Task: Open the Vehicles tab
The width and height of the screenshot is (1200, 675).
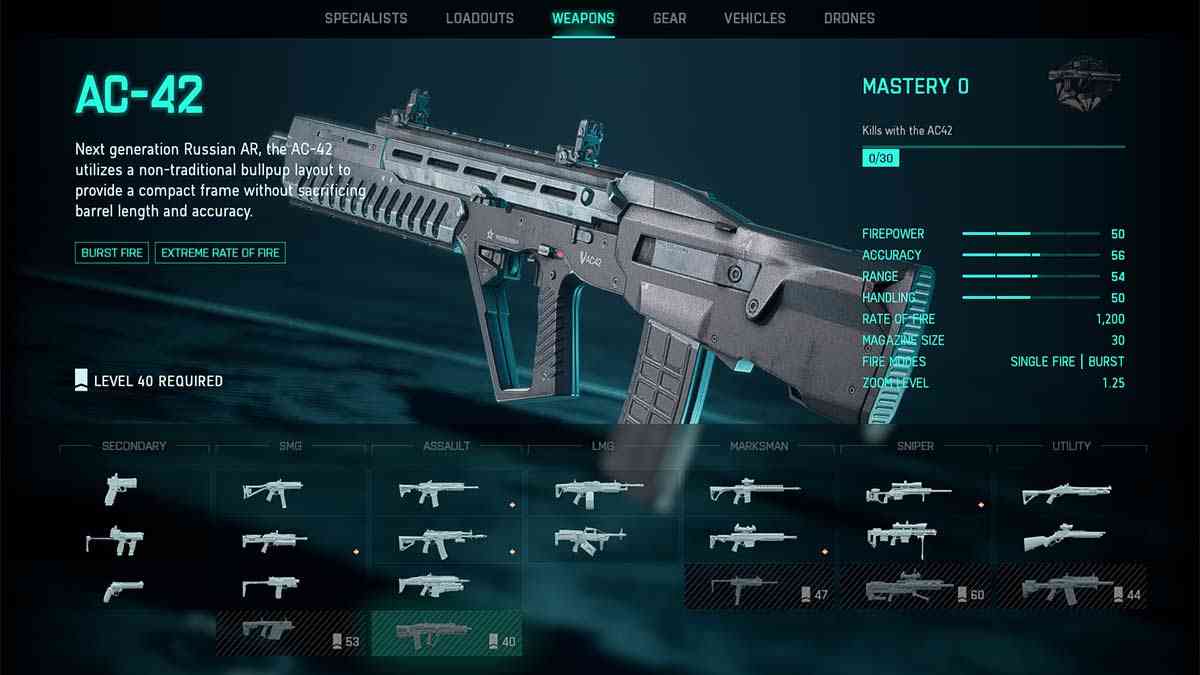Action: click(755, 18)
